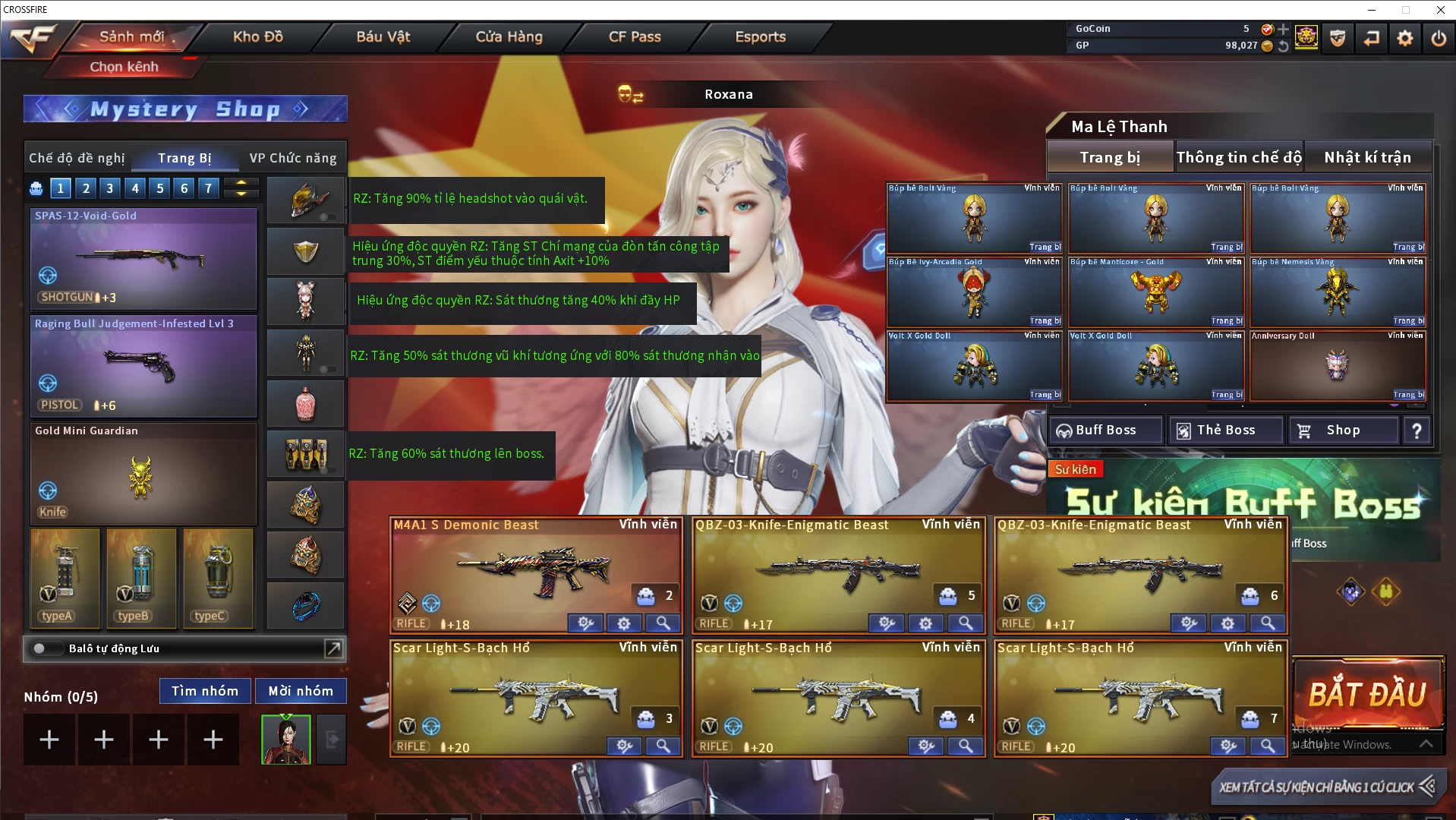Click the Tìm nhóm button
This screenshot has height=820, width=1456.
pyautogui.click(x=205, y=691)
